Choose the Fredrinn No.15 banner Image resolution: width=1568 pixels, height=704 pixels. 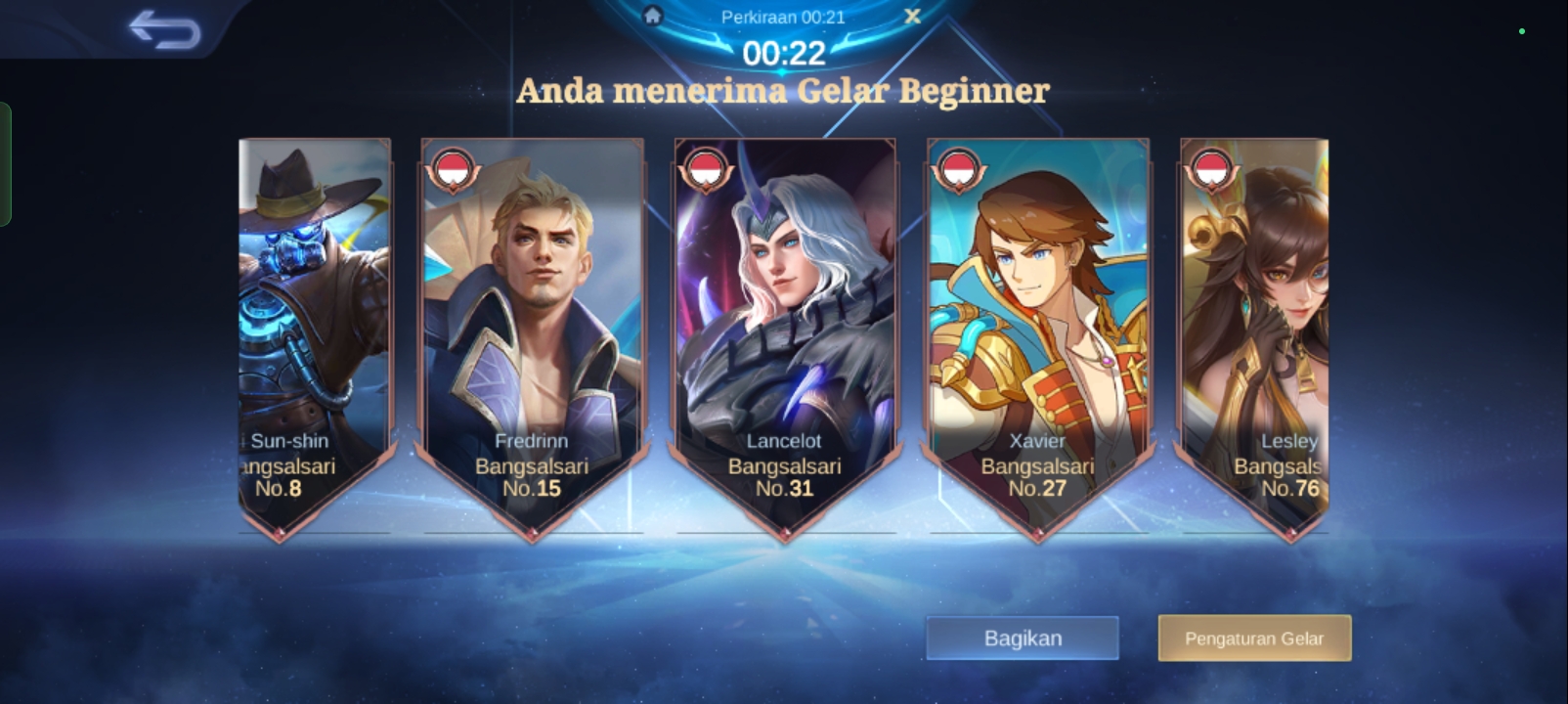click(x=533, y=332)
